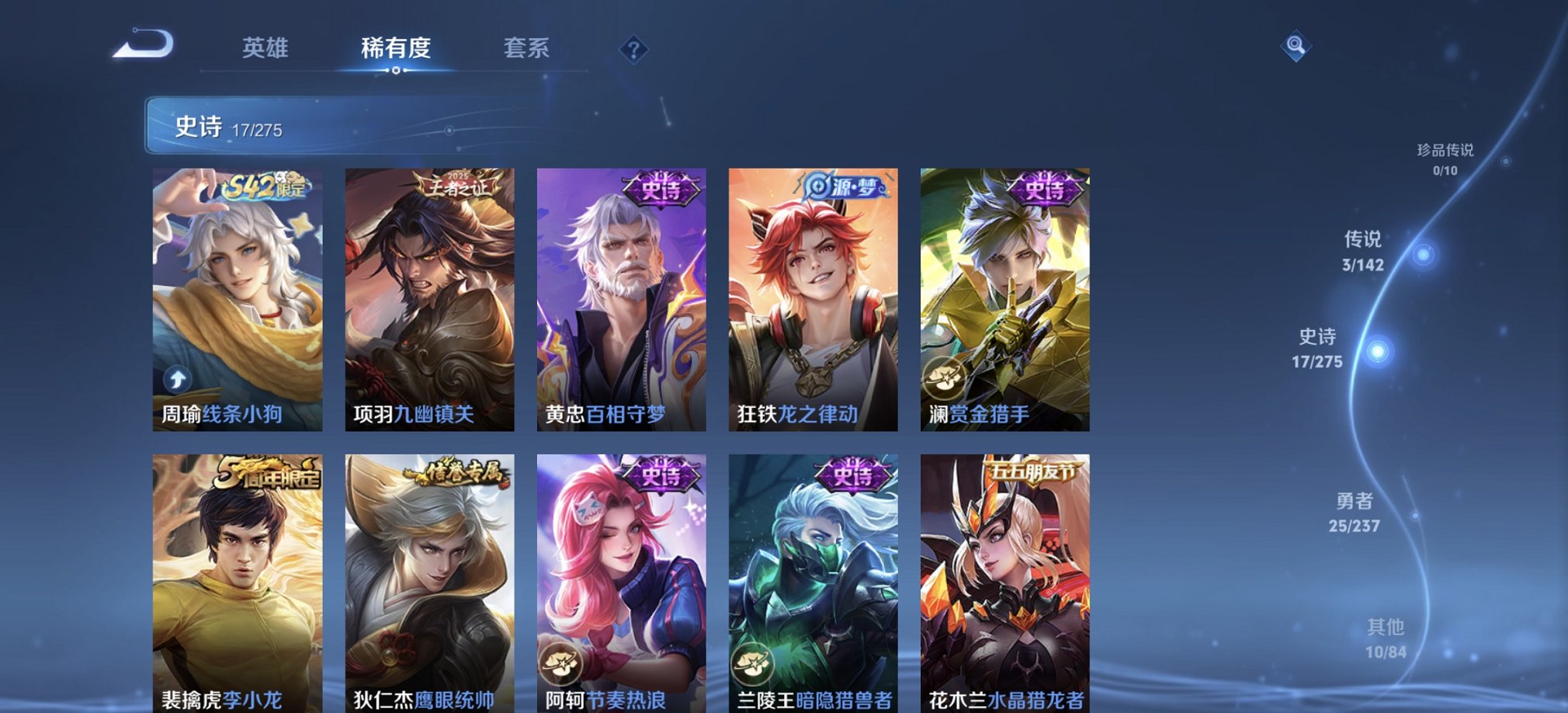This screenshot has height=713, width=1568.
Task: Switch to the 英雄 tab
Action: point(265,49)
